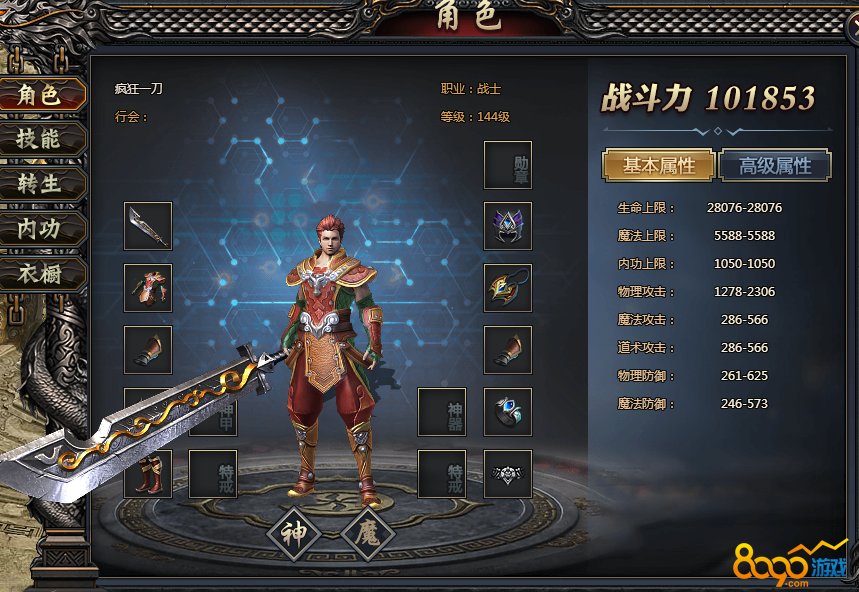Viewport: 859px width, 592px height.
Task: Select the gold necklace slot
Action: tap(508, 288)
